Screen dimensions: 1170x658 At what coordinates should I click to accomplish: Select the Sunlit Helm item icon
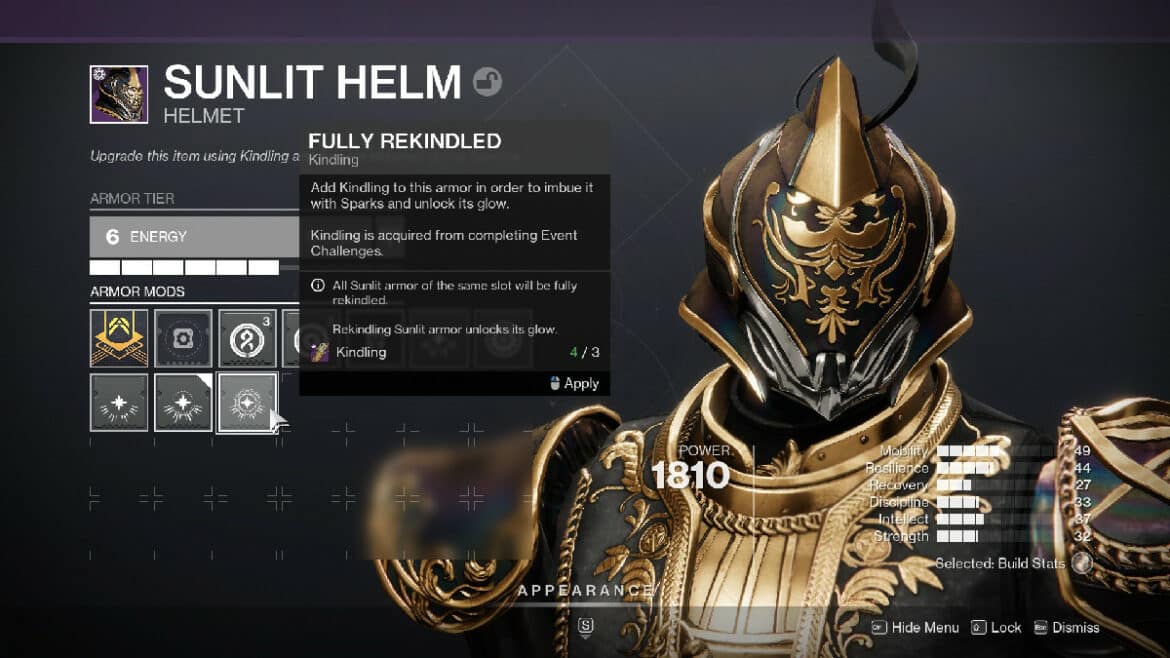pos(119,95)
